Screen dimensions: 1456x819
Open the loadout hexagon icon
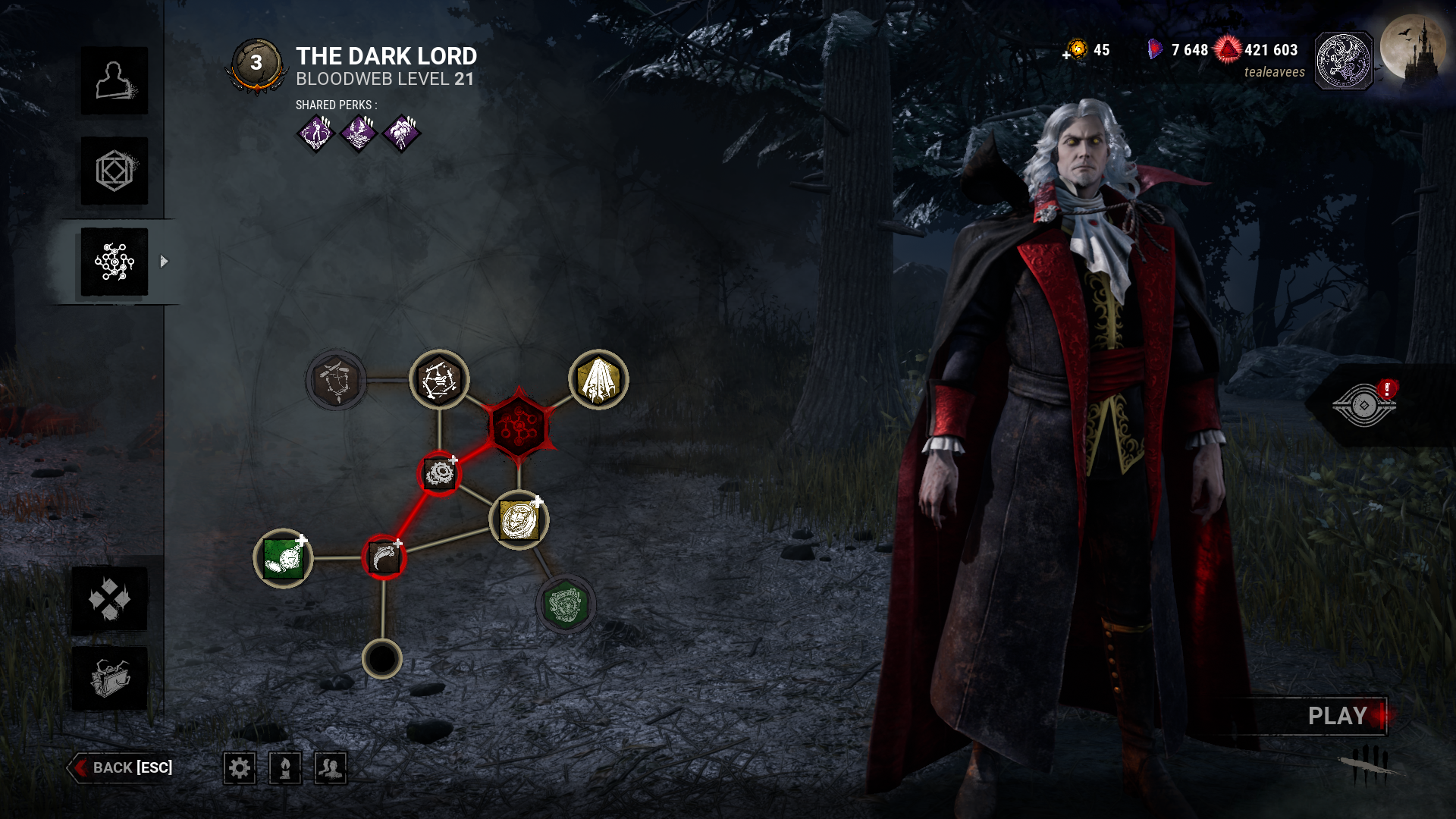point(114,171)
